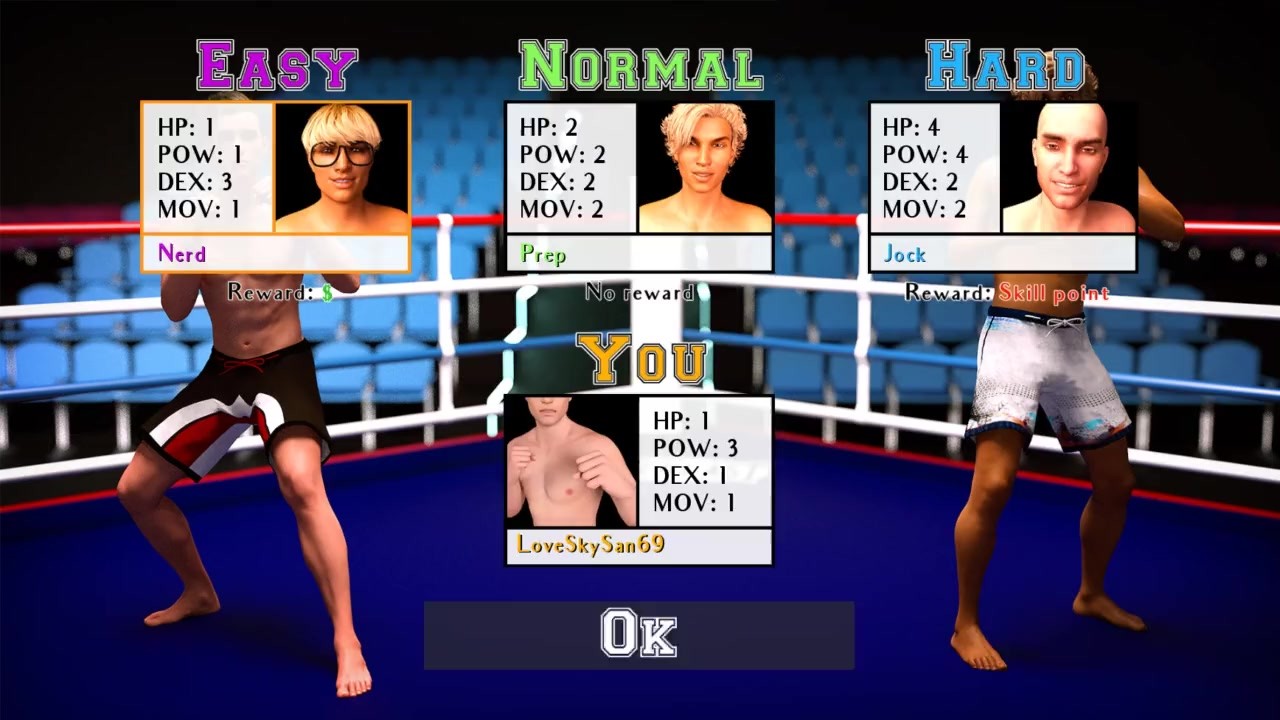
Task: Choose the Prep opponent card
Action: point(639,187)
